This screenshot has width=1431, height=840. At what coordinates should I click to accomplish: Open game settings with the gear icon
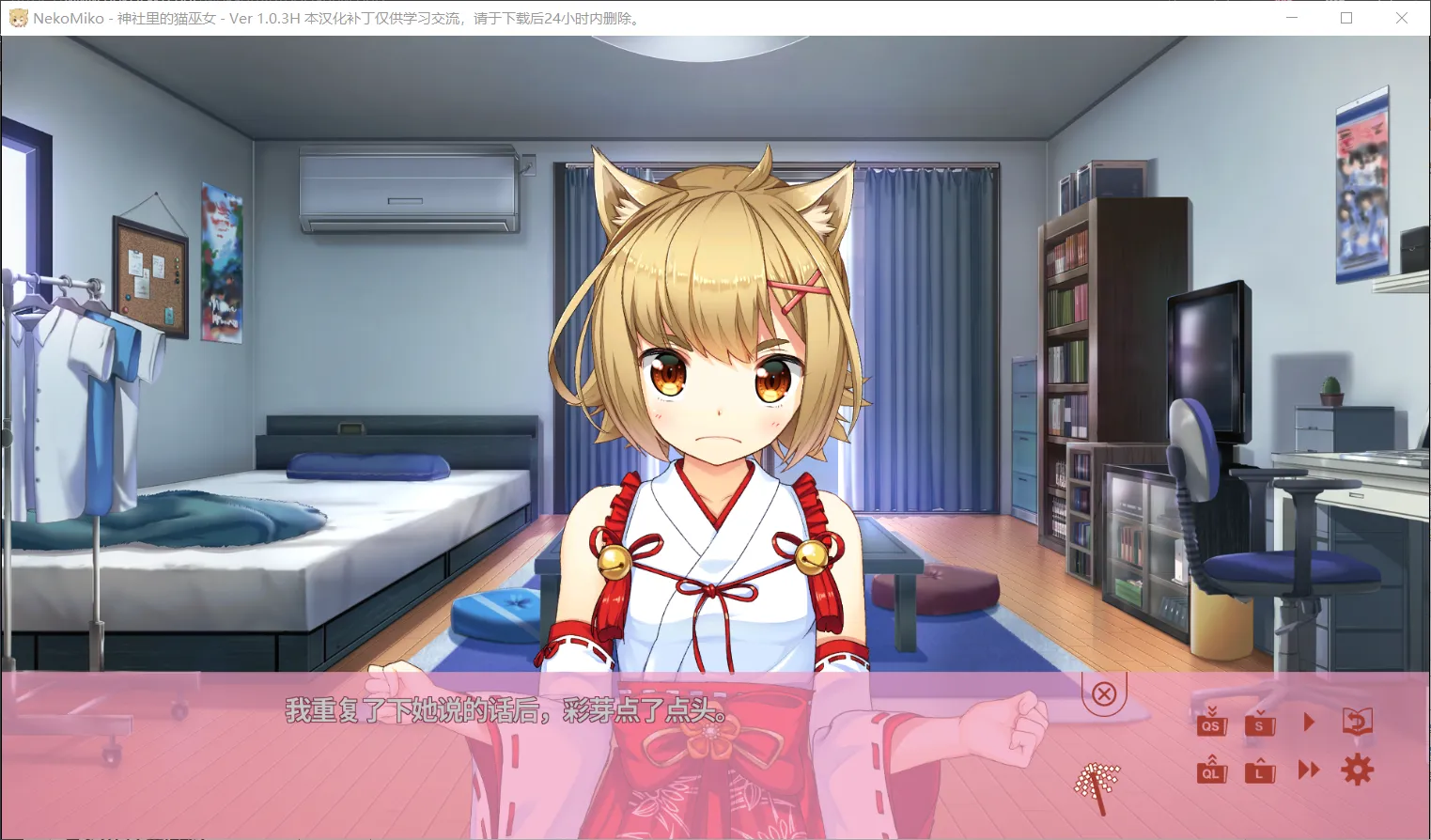point(1357,770)
